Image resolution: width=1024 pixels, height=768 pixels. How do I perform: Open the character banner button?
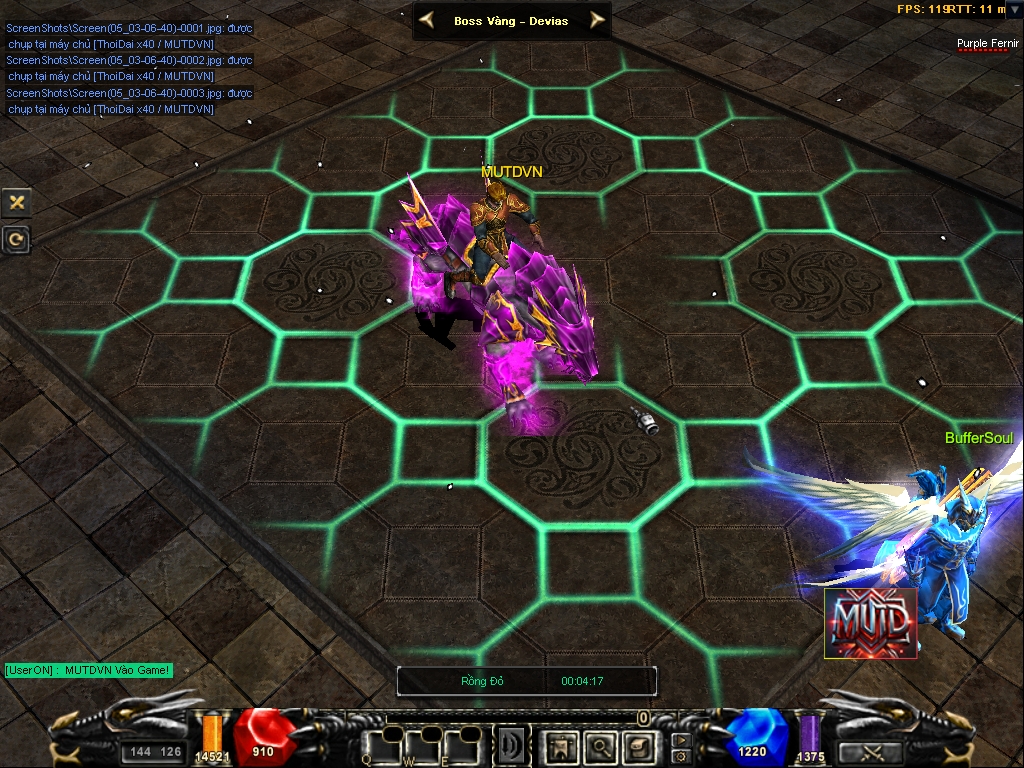[562, 746]
